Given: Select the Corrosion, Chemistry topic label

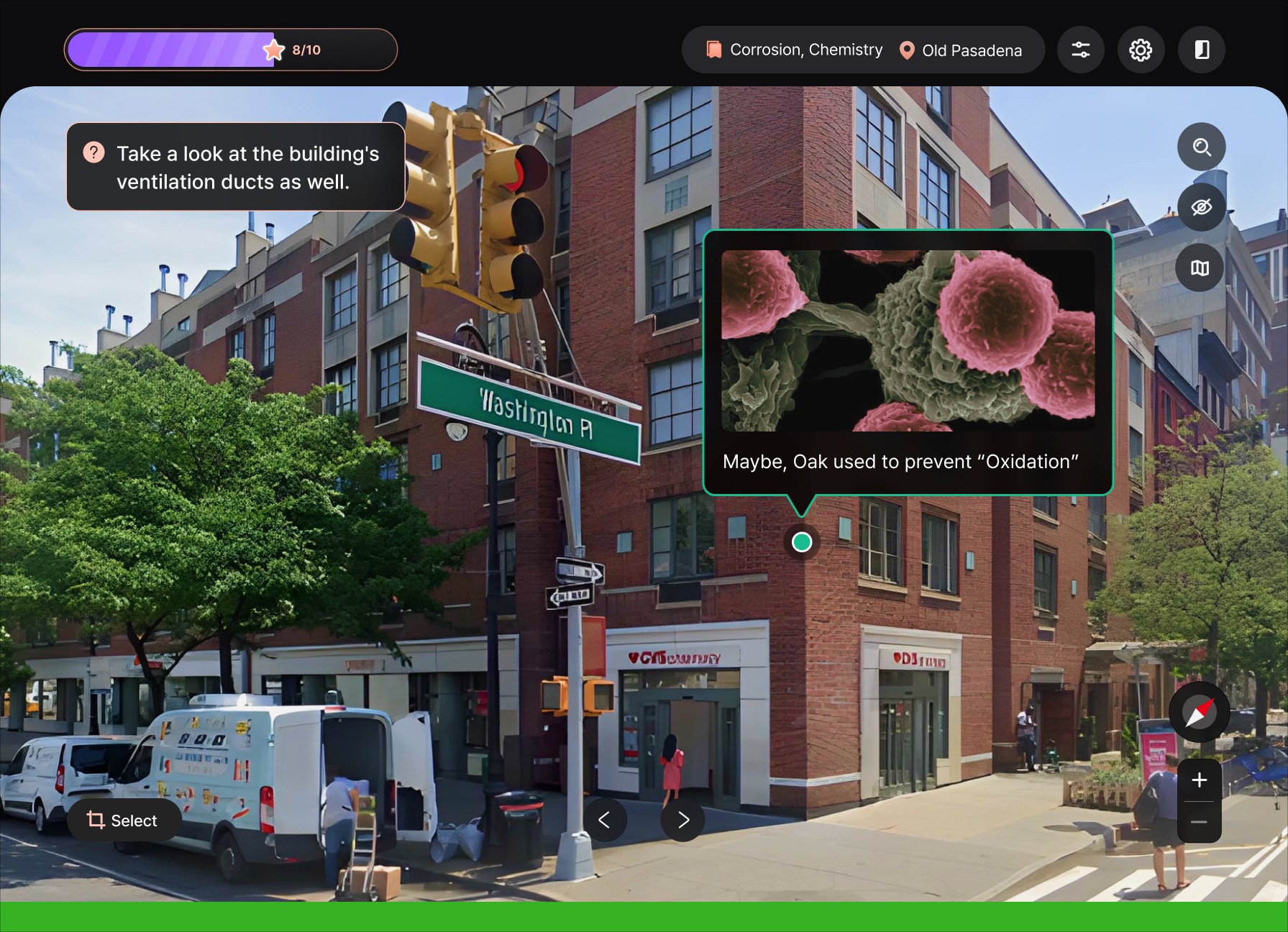Looking at the screenshot, I should (x=795, y=50).
